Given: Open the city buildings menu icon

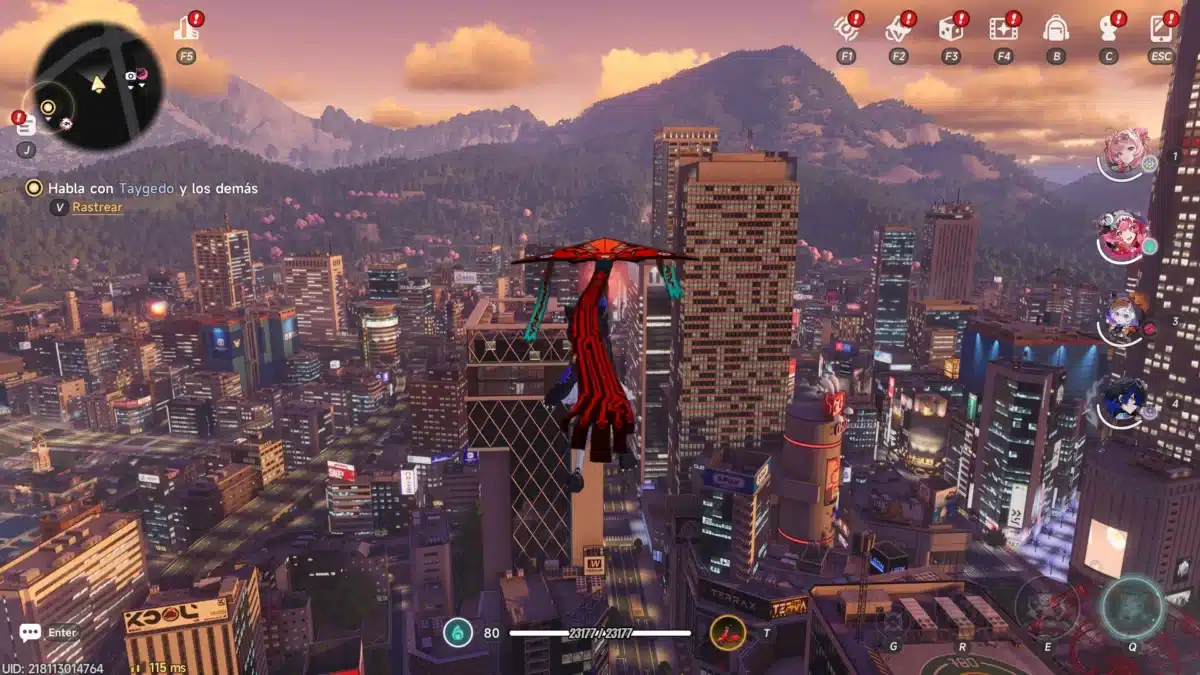Looking at the screenshot, I should (186, 29).
